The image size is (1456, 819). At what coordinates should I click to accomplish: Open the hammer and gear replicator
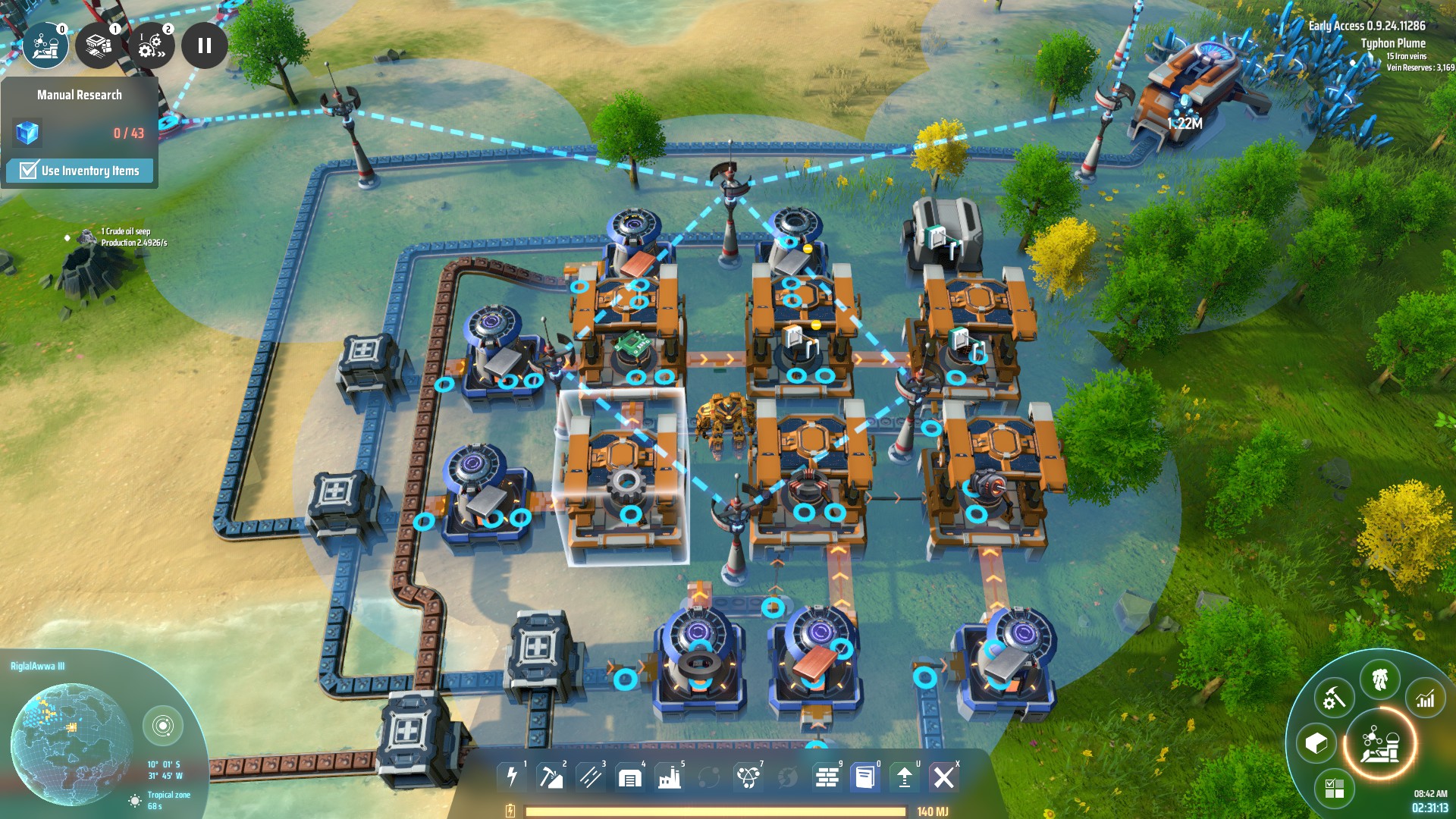point(1334,698)
